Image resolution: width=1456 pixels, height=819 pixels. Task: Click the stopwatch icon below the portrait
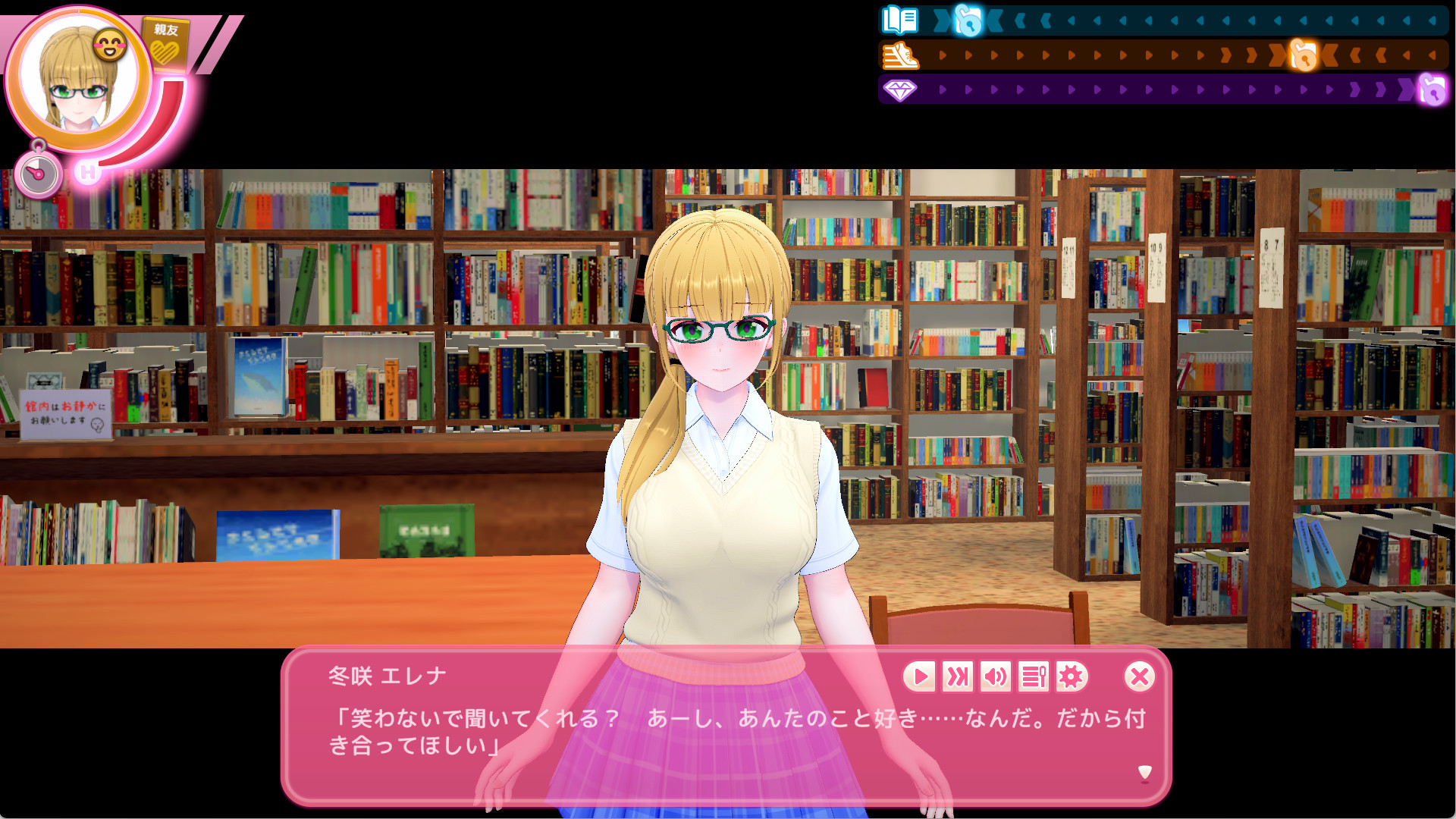(x=39, y=171)
